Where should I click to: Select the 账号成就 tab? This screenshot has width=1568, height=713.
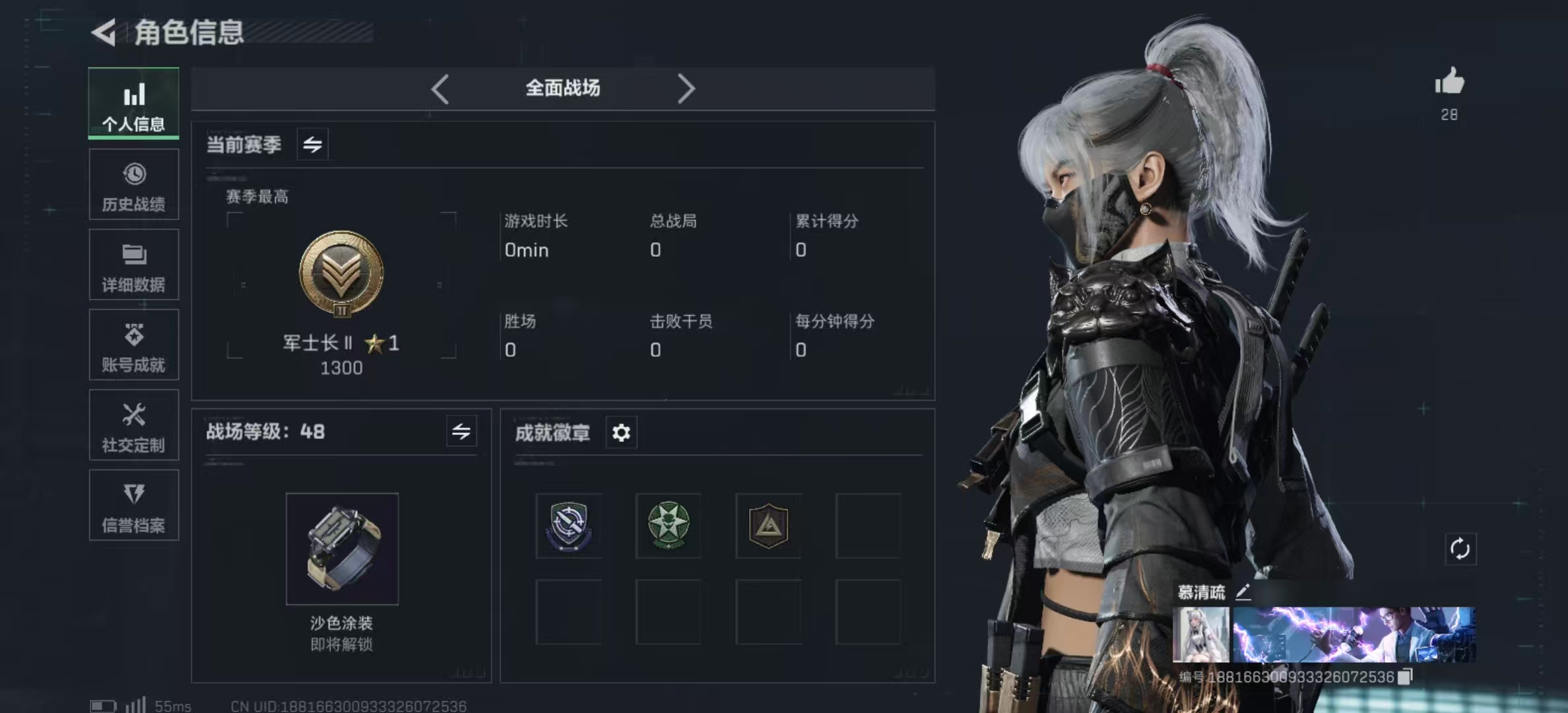(134, 345)
